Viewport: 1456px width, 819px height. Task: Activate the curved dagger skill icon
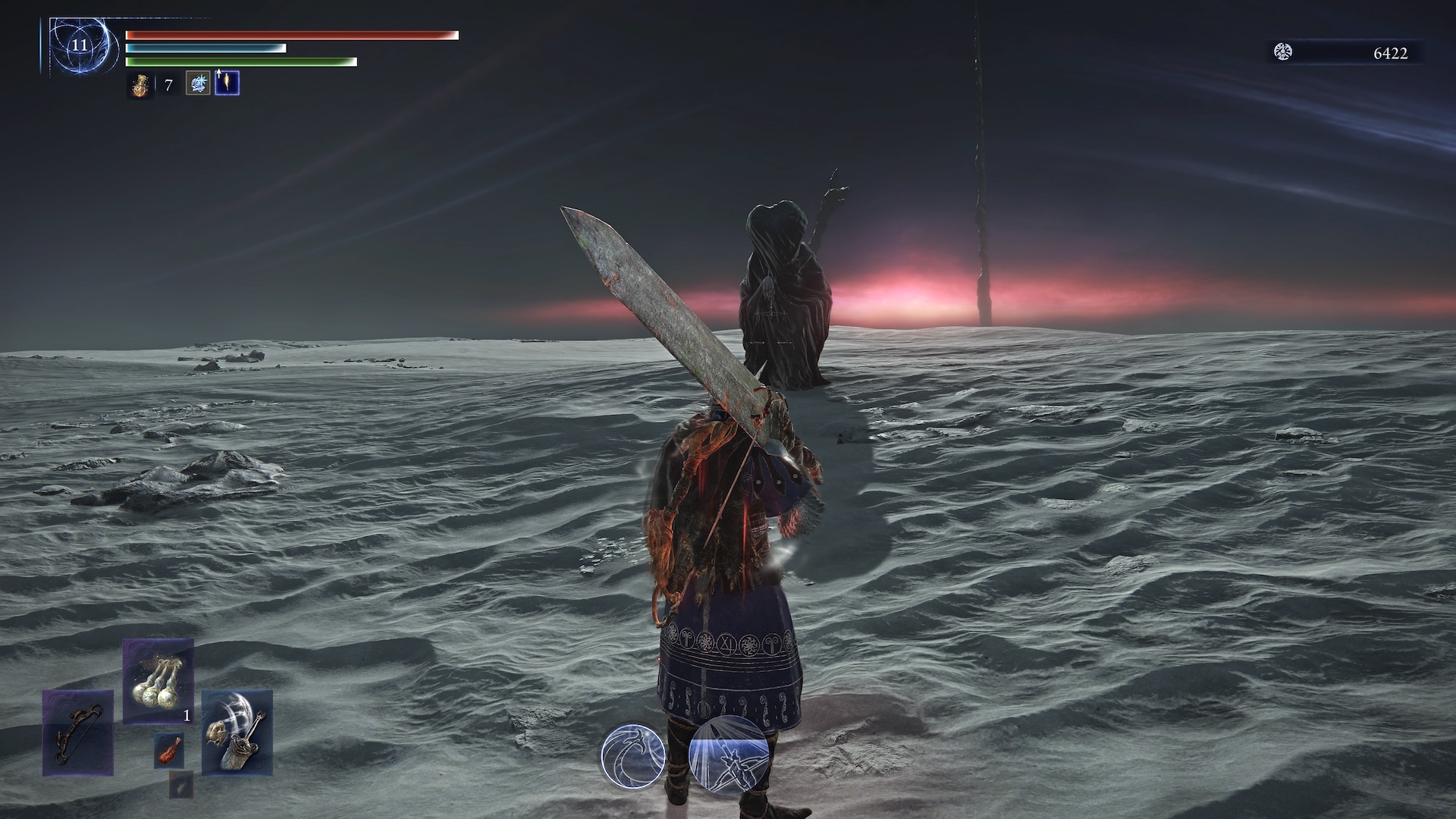click(x=633, y=755)
